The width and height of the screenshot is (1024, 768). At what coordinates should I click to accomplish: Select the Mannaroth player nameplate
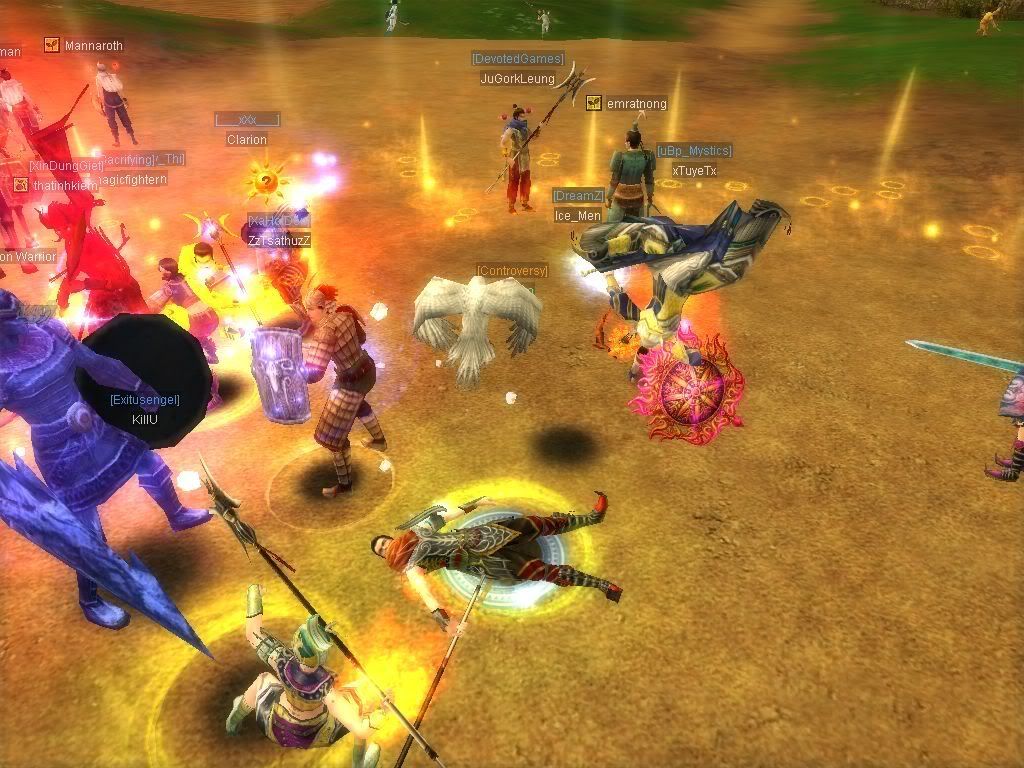(93, 46)
